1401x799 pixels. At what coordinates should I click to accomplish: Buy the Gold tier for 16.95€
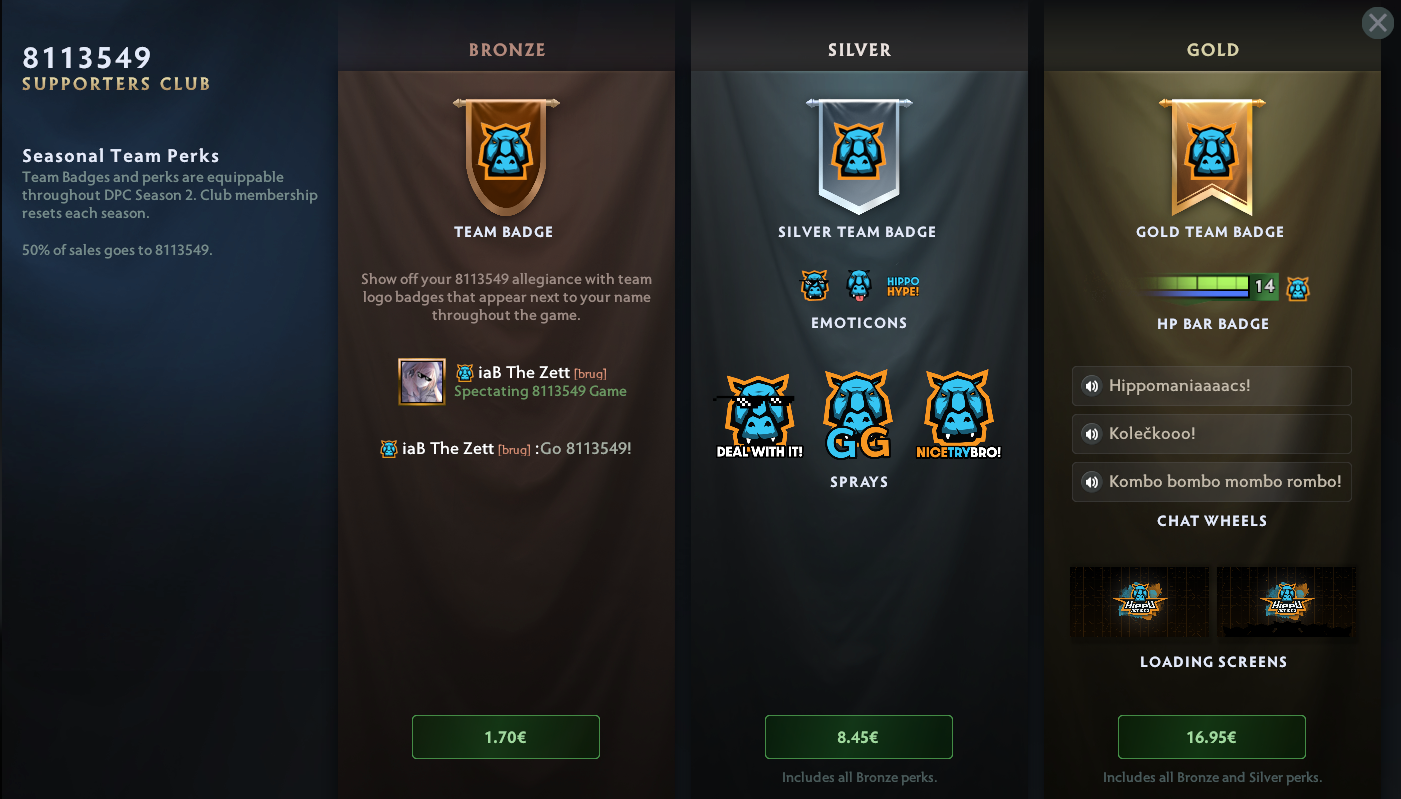1211,737
